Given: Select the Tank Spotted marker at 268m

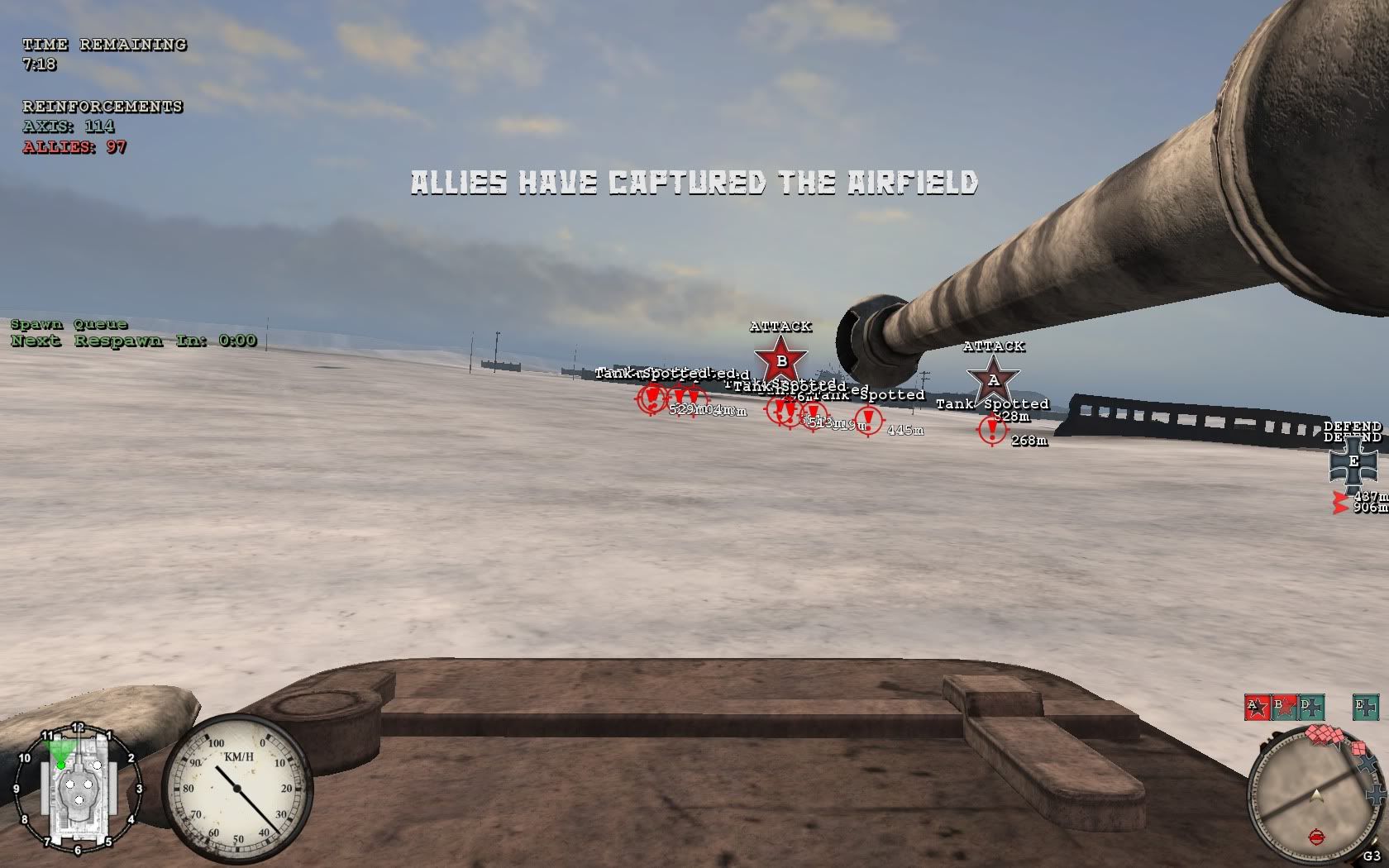Looking at the screenshot, I should click(x=990, y=429).
